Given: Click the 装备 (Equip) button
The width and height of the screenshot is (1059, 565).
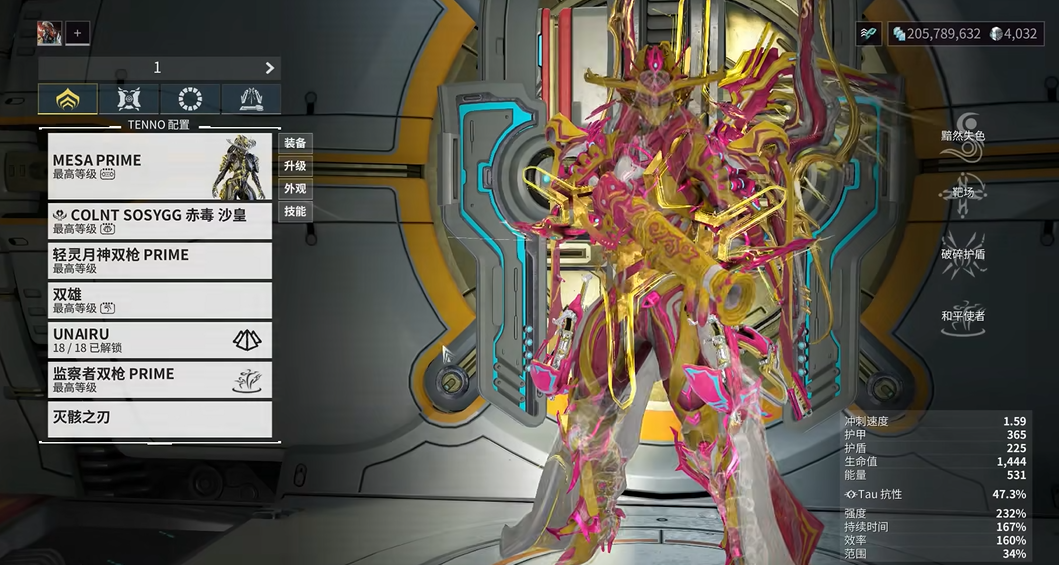Looking at the screenshot, I should tap(295, 143).
